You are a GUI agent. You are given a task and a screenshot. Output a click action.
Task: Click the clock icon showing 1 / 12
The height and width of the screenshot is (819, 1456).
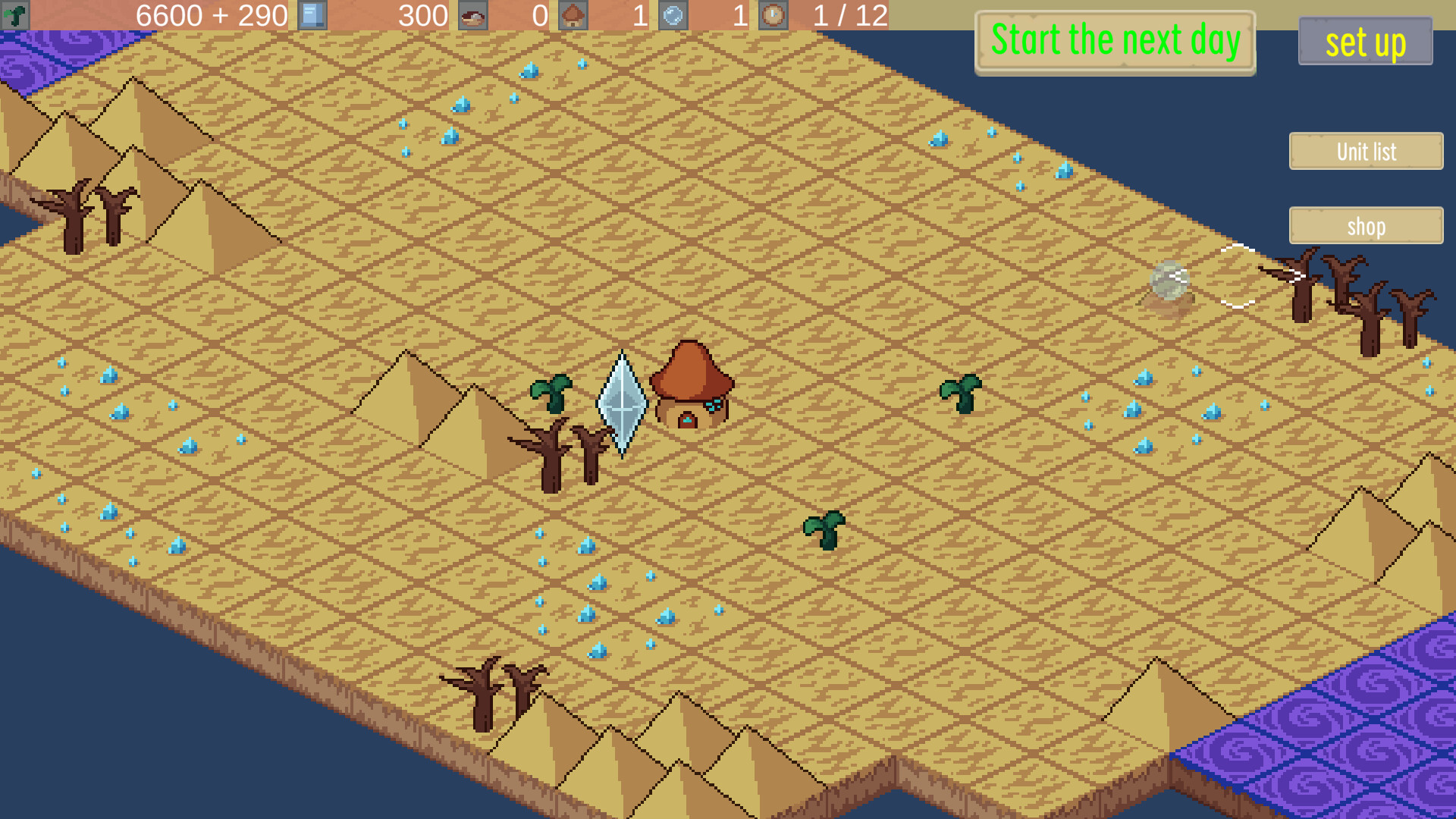click(773, 15)
